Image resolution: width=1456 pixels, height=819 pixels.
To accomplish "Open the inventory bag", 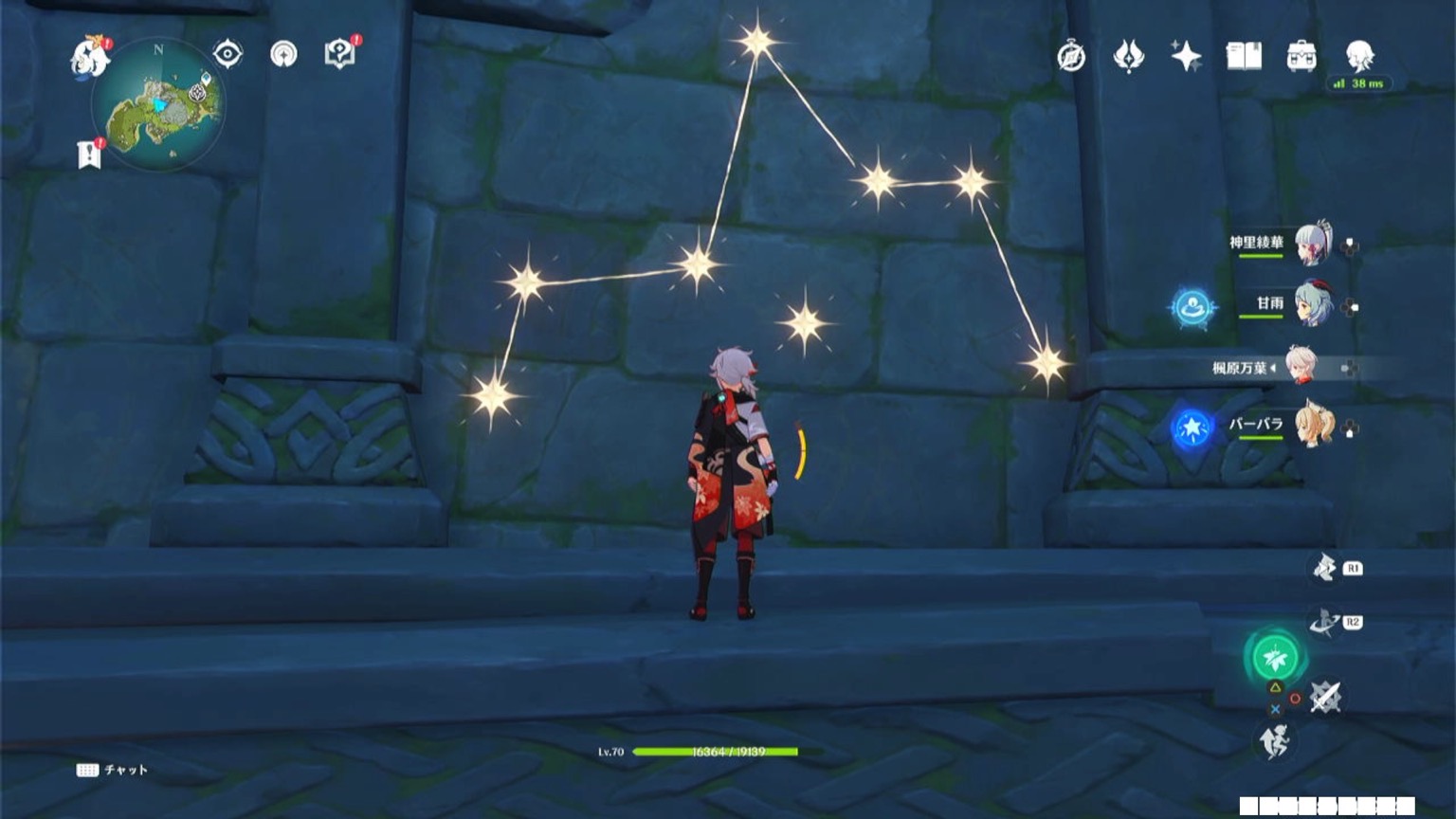I will 1301,57.
